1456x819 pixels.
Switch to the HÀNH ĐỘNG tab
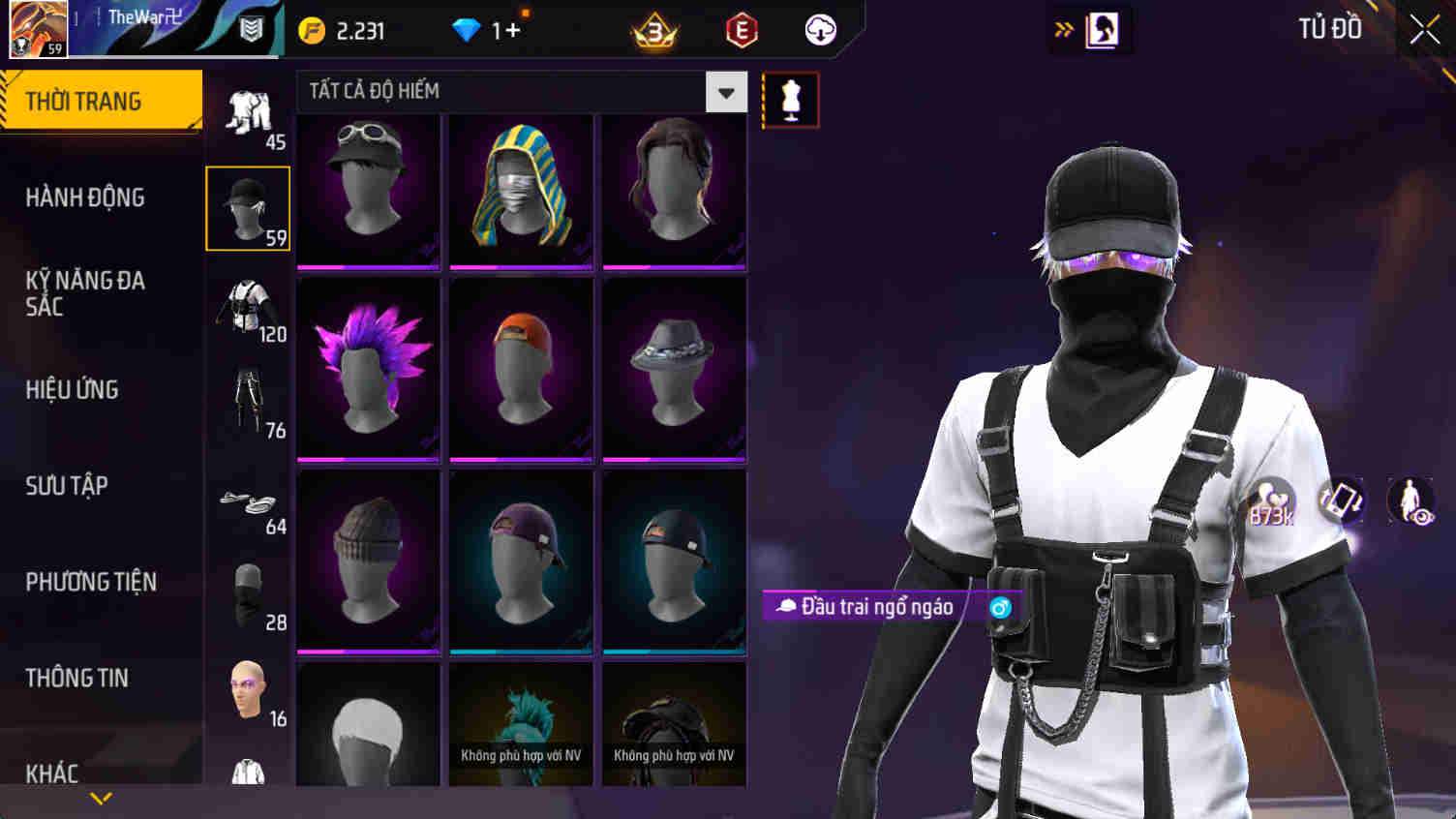82,197
